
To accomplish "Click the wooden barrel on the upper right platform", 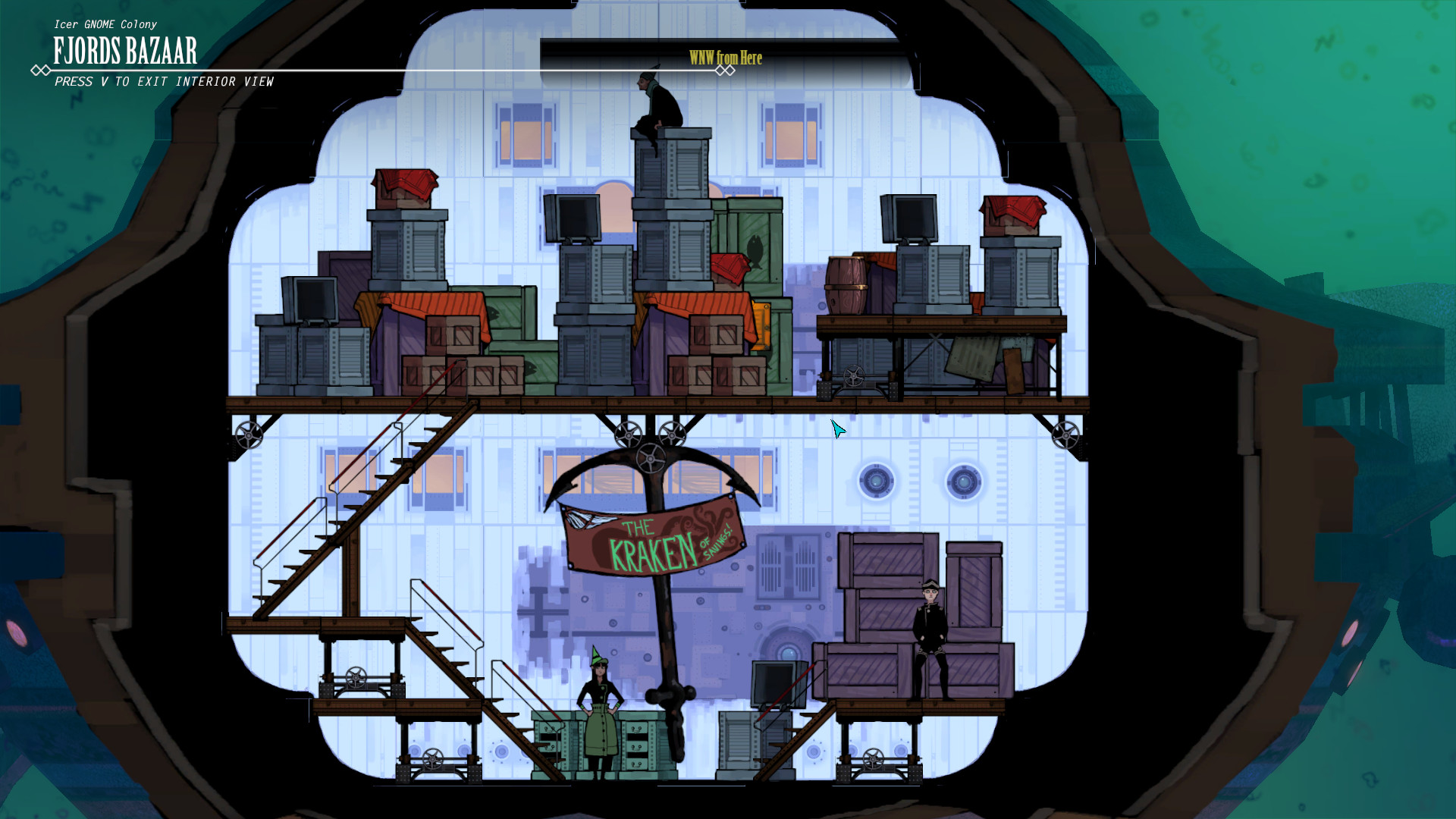I will (846, 285).
